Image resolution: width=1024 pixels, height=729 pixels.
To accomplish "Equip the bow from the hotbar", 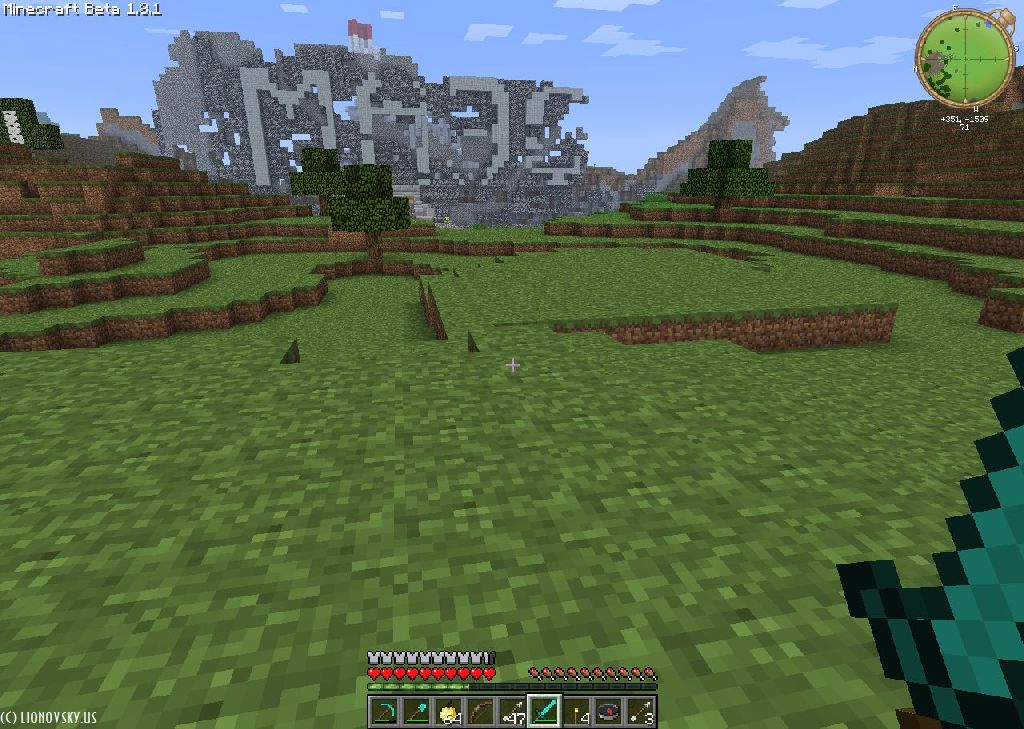I will (x=481, y=712).
